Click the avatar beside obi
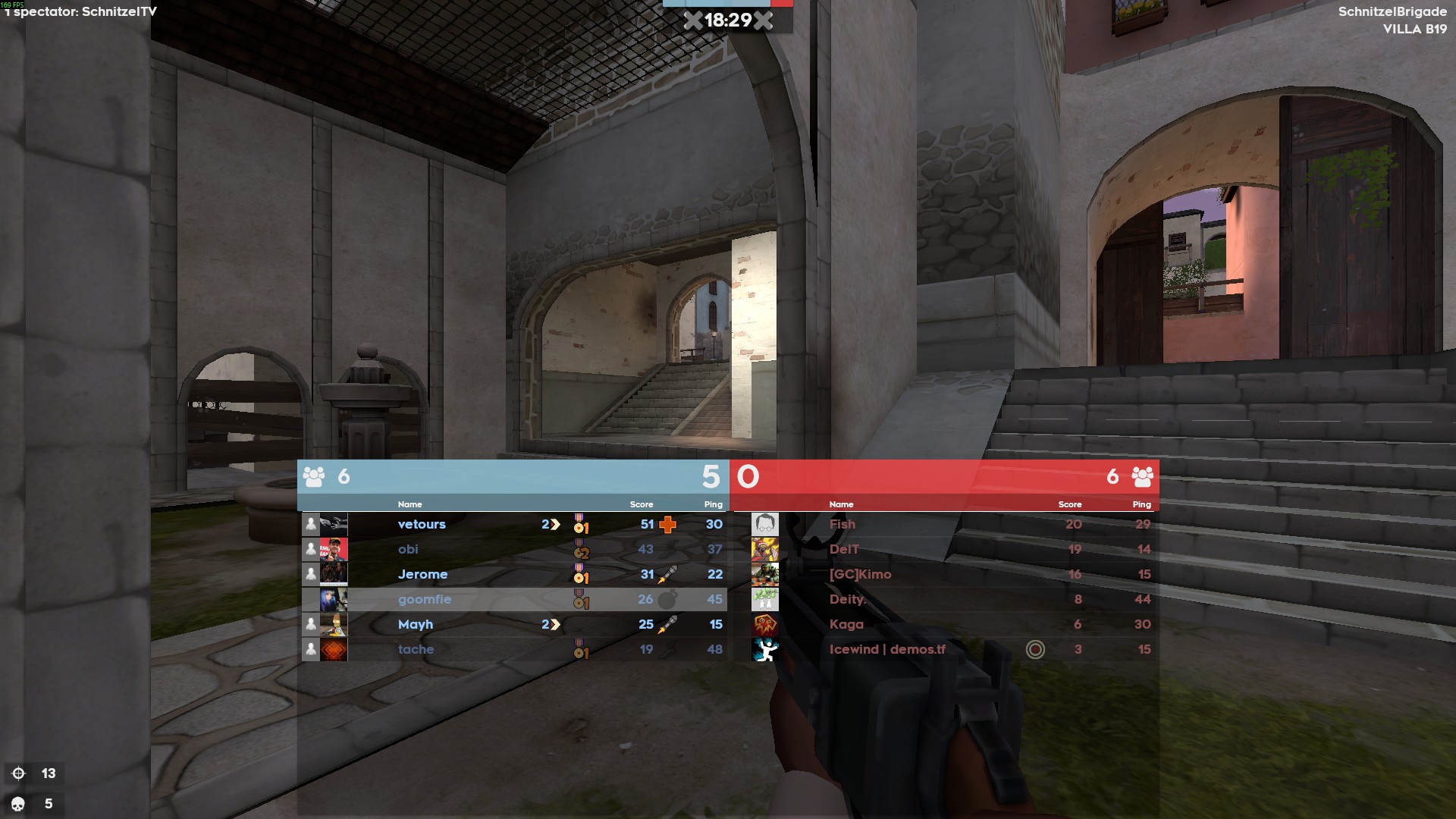Viewport: 1456px width, 819px height. point(334,549)
